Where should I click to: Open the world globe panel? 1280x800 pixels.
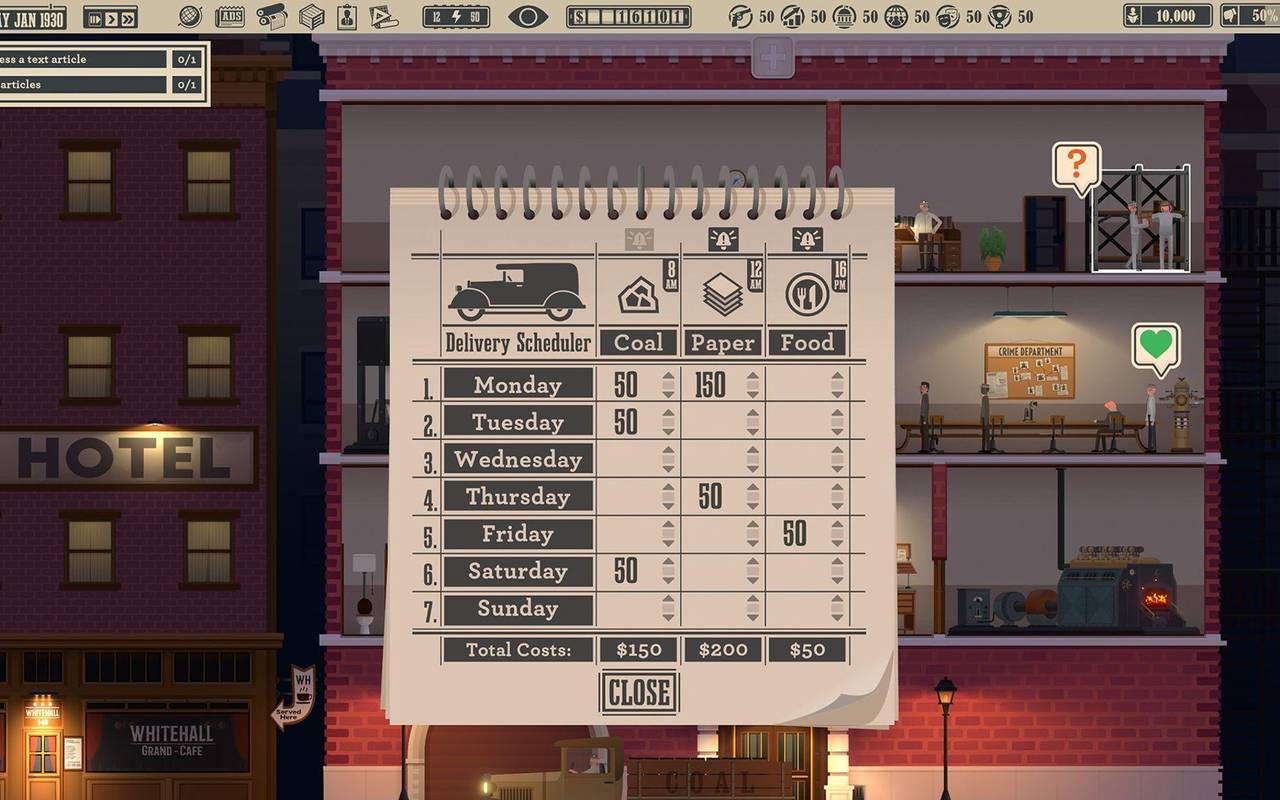click(190, 16)
